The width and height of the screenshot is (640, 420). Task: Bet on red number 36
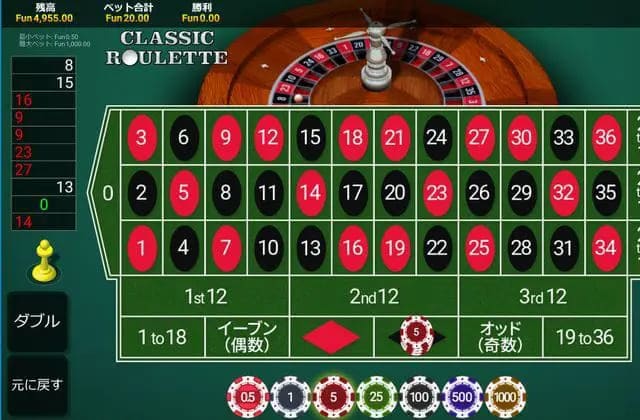click(x=606, y=138)
